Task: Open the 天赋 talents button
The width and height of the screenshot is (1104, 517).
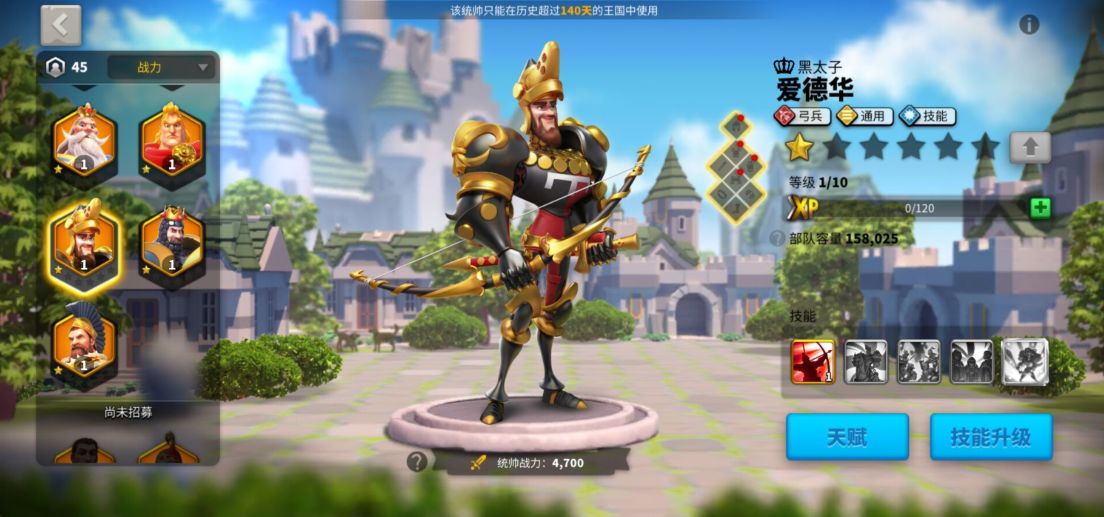Action: click(x=847, y=437)
